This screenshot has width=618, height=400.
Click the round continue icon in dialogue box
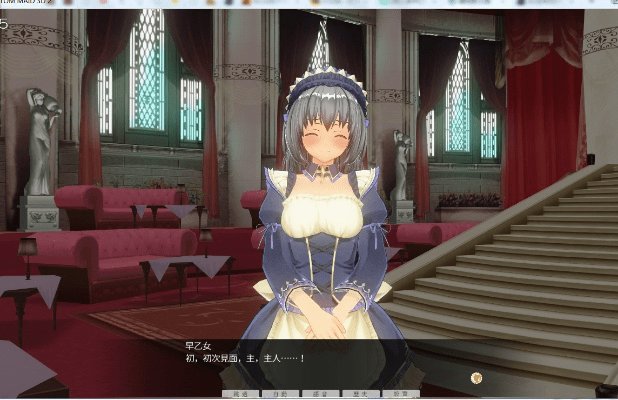coord(477,378)
